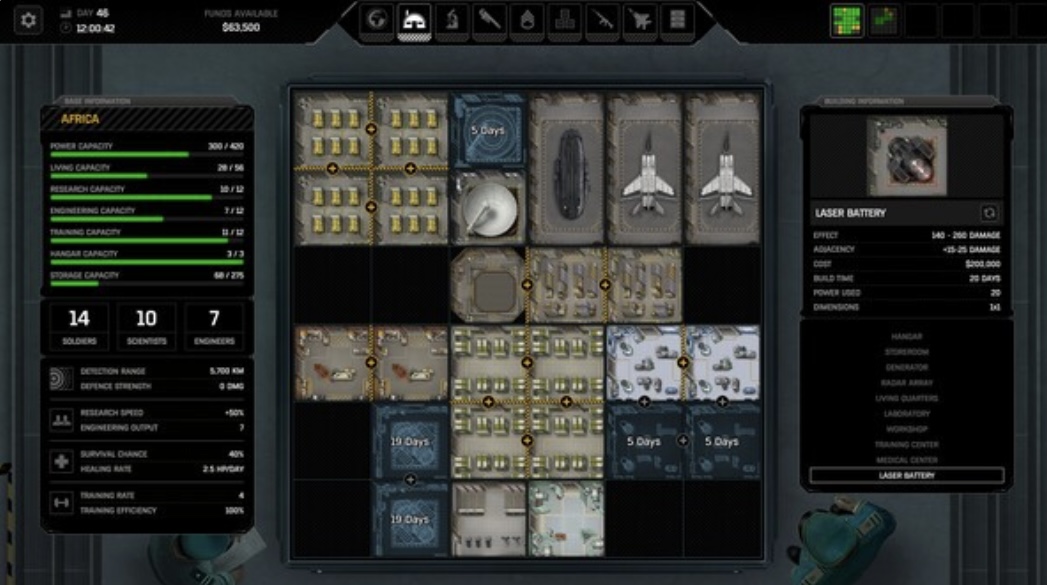Choose Hangar in the building list
This screenshot has height=585, width=1047.
pyautogui.click(x=907, y=337)
